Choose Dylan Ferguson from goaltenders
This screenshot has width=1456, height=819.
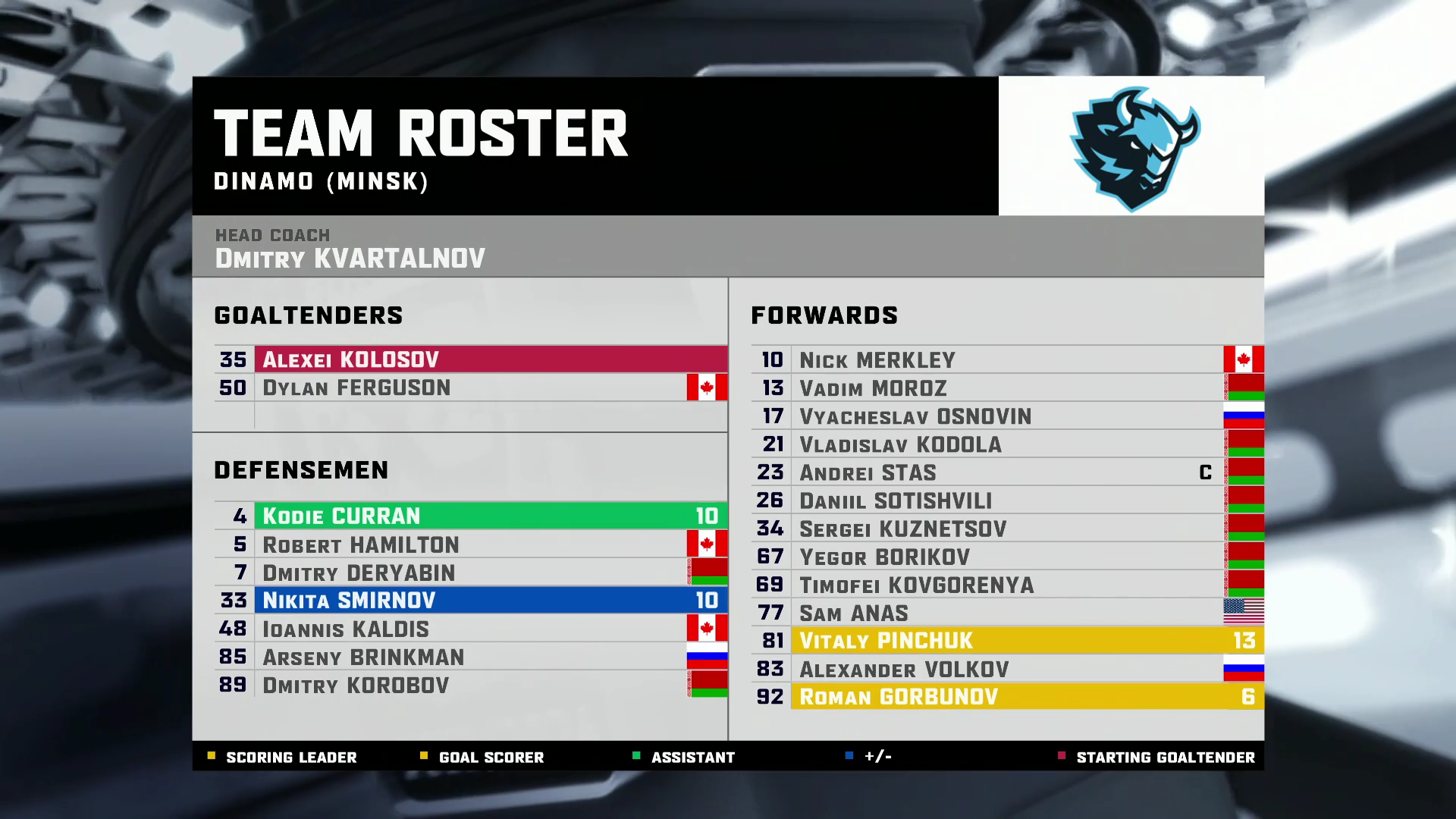click(470, 388)
